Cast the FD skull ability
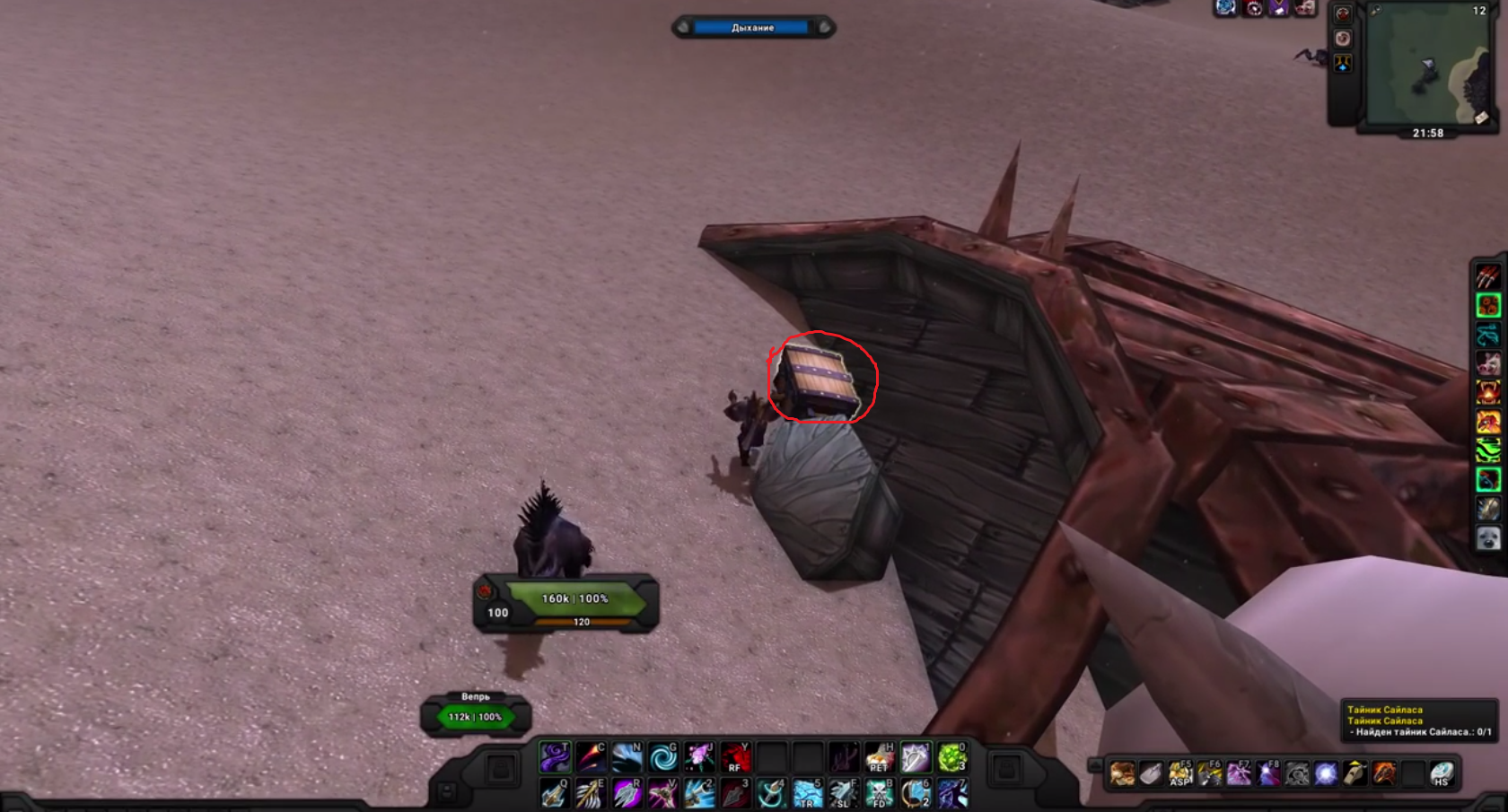 (x=879, y=793)
